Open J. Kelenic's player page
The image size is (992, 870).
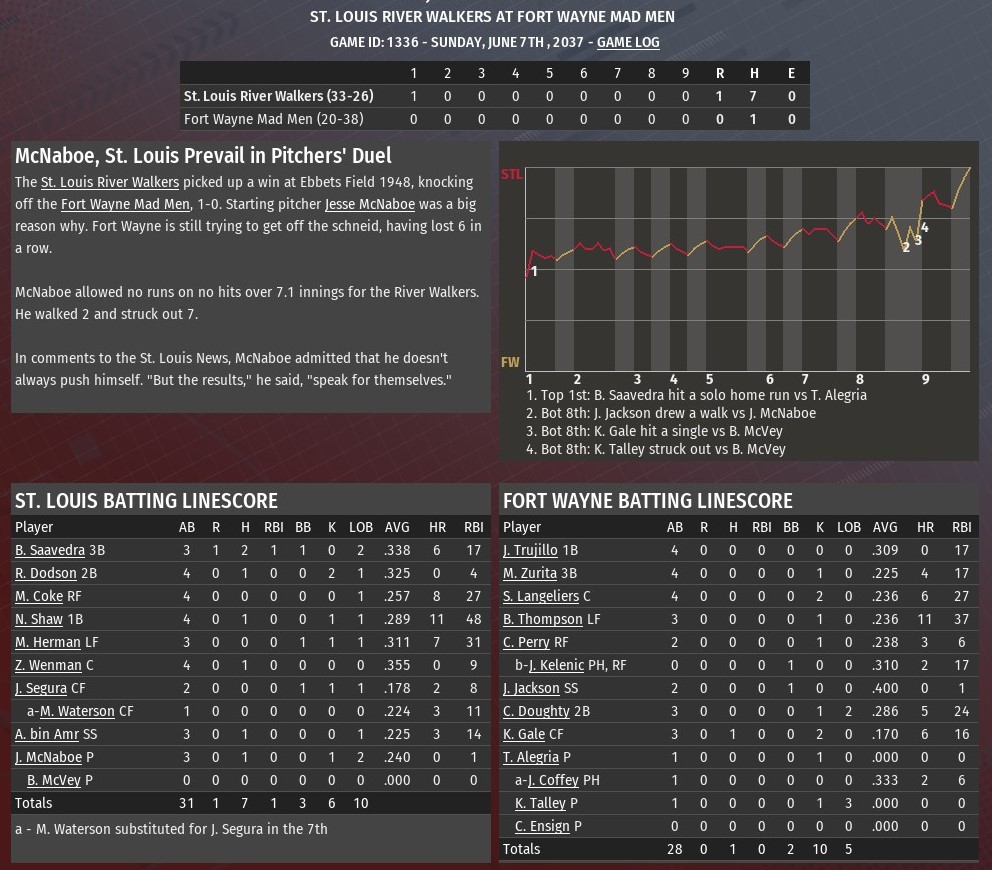click(x=557, y=665)
